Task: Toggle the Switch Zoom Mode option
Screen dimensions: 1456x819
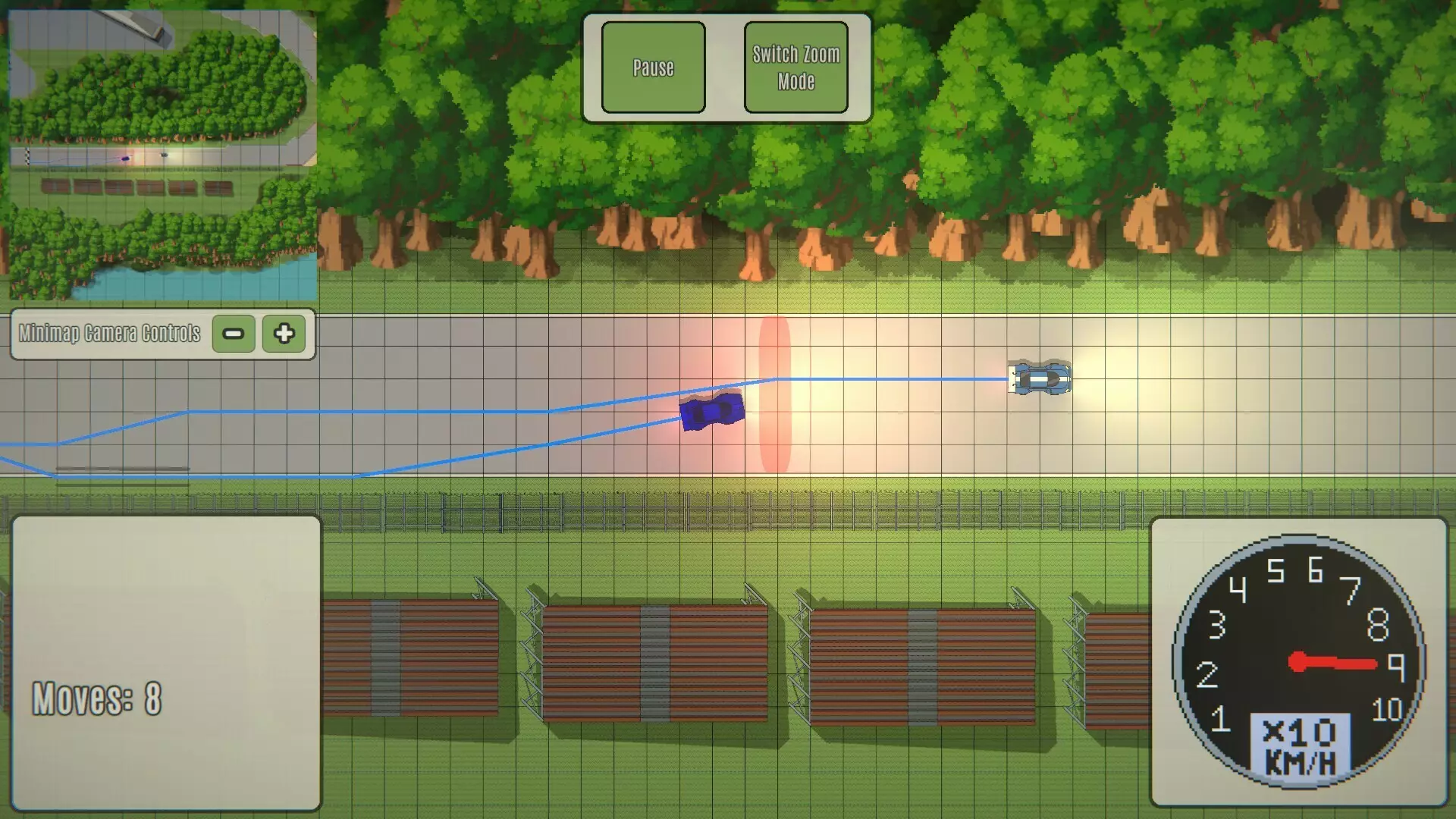Action: point(795,67)
